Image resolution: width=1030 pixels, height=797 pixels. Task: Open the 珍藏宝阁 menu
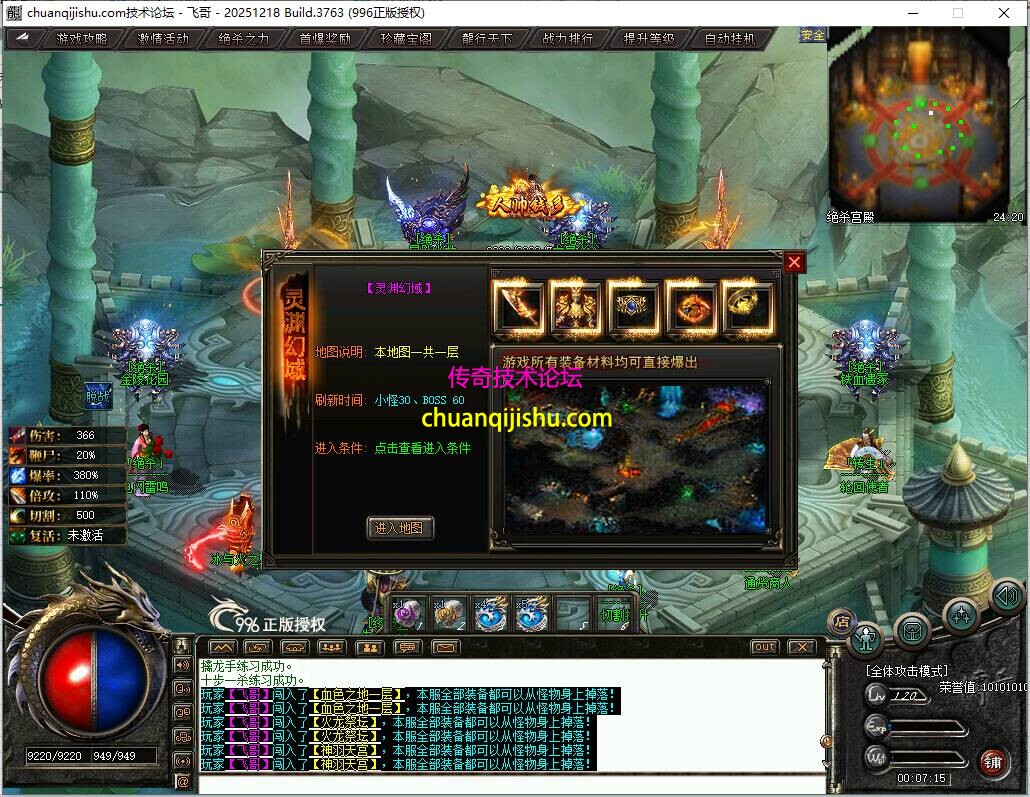click(x=406, y=39)
